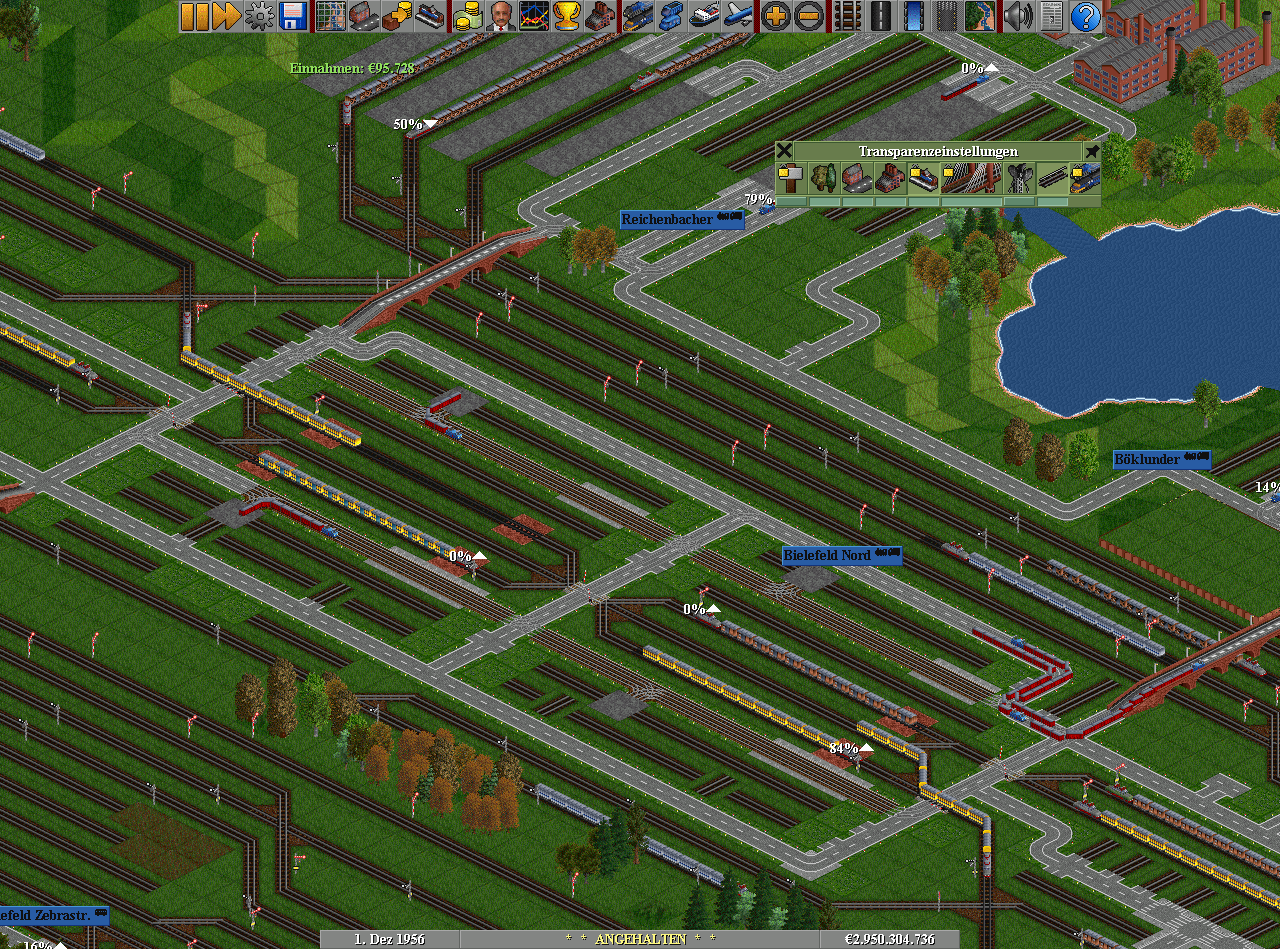Zoom in with the plus button

(x=776, y=16)
